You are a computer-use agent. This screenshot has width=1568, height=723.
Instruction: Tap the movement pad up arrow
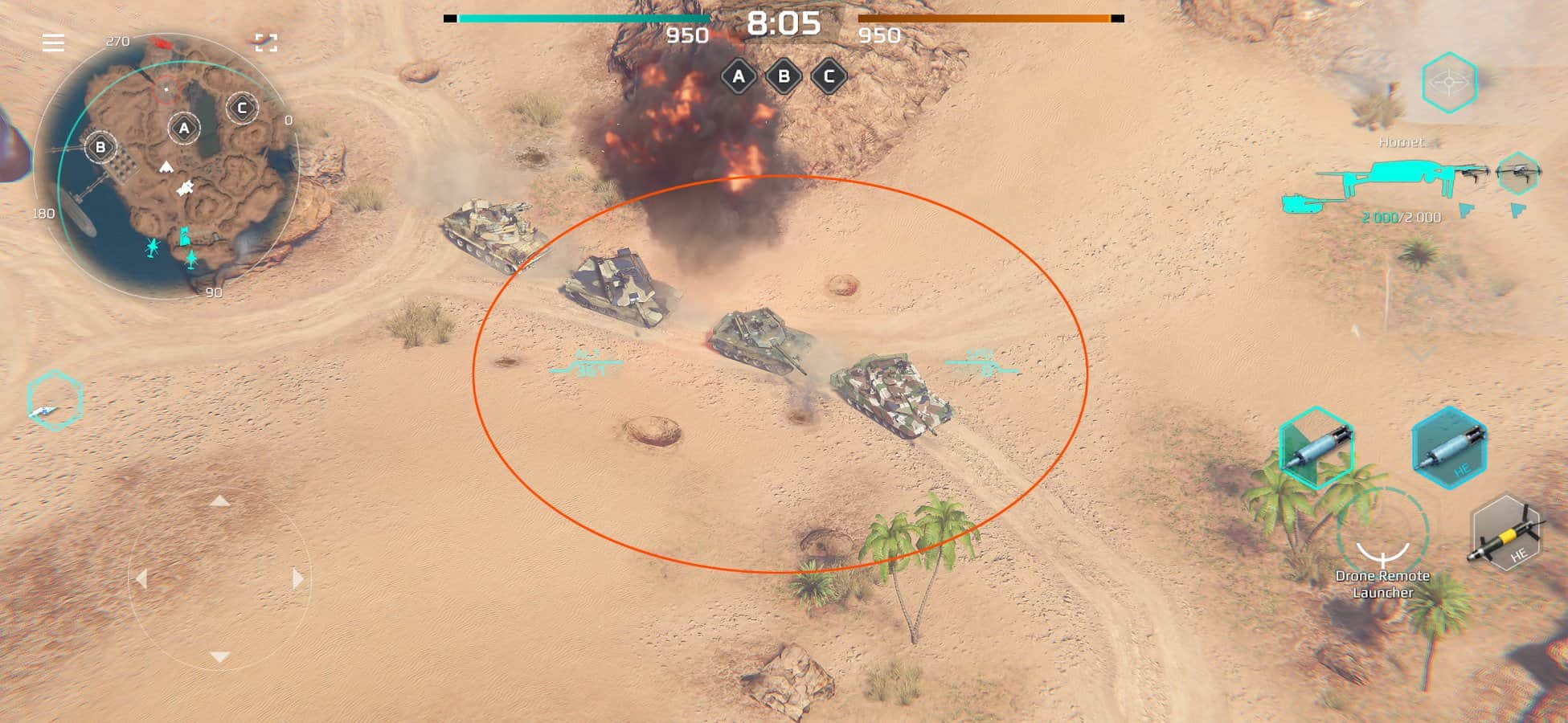tap(219, 501)
